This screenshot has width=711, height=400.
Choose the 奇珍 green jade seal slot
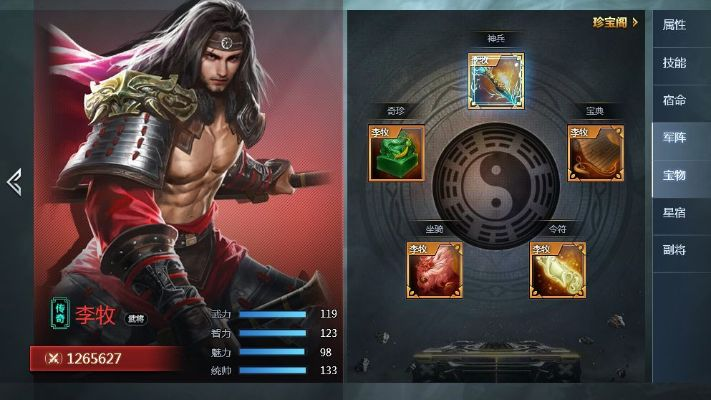[x=397, y=153]
